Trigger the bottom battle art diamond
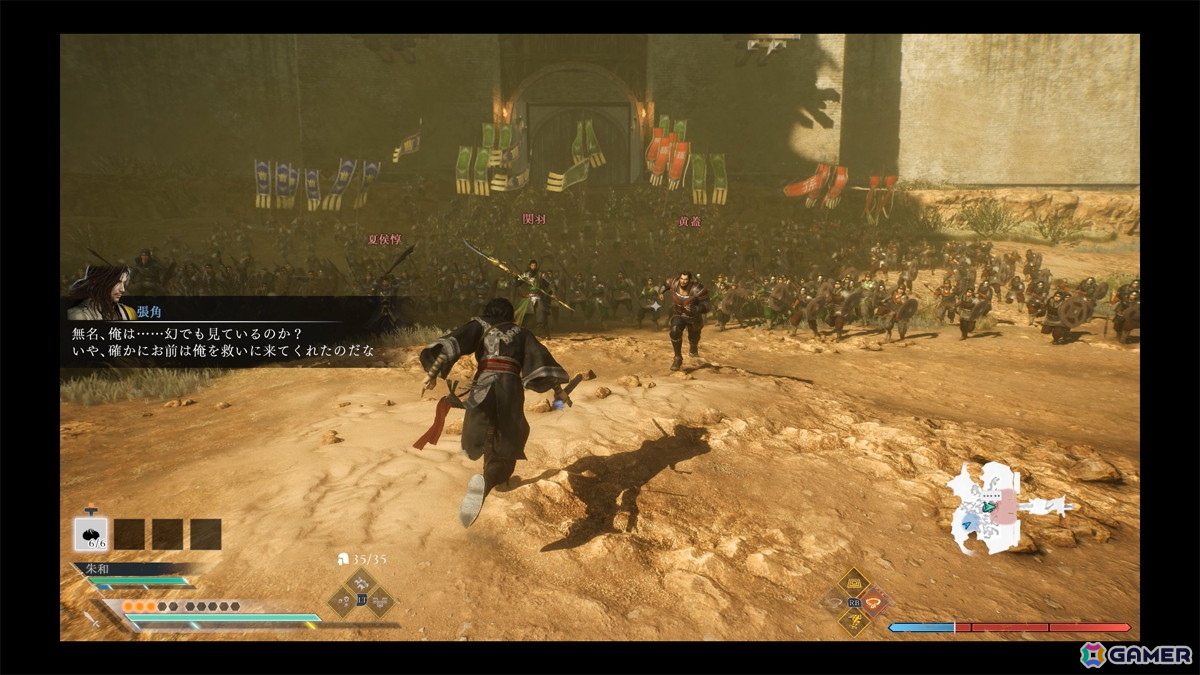 [x=853, y=623]
